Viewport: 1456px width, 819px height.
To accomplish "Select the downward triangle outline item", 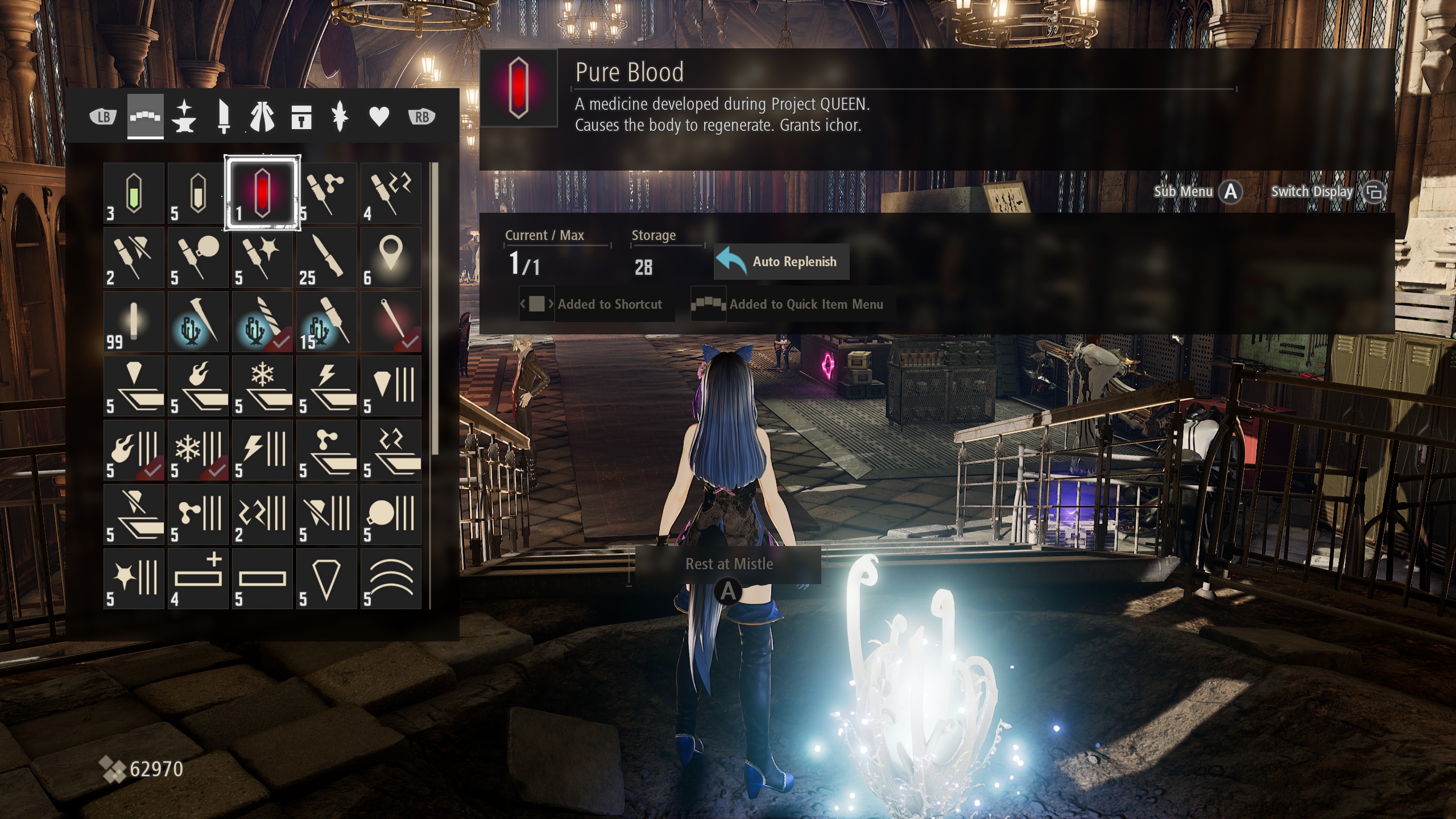I will pos(326,579).
